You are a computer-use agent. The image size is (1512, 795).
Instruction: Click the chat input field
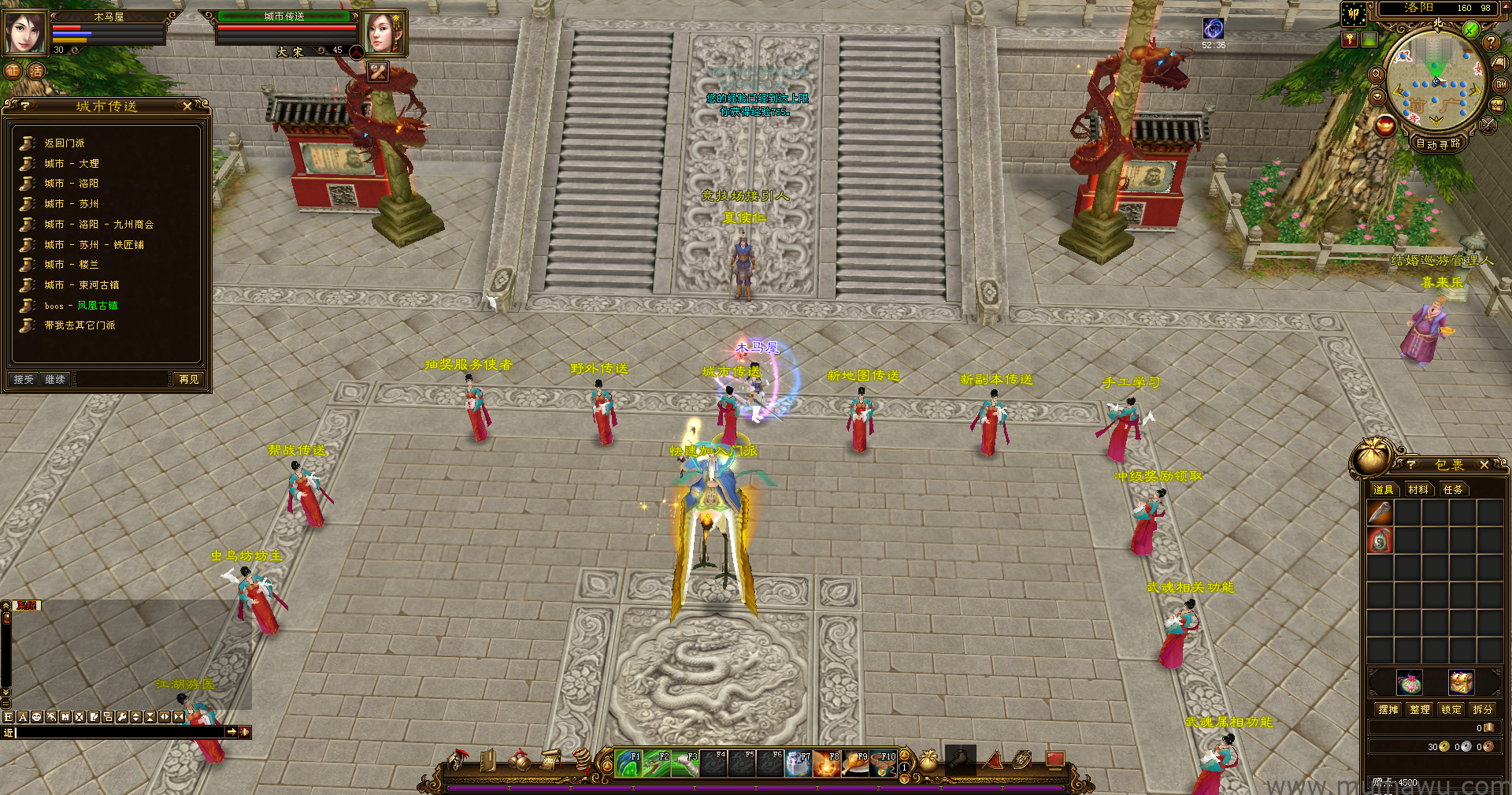click(118, 733)
